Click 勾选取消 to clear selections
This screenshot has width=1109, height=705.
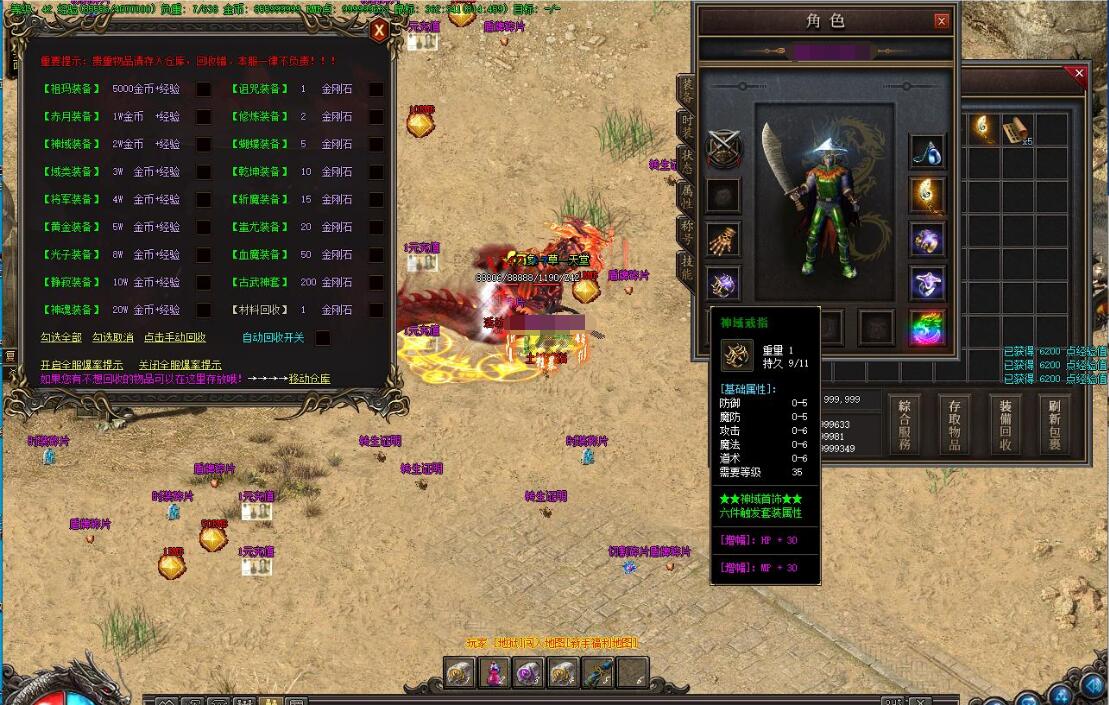(x=113, y=338)
